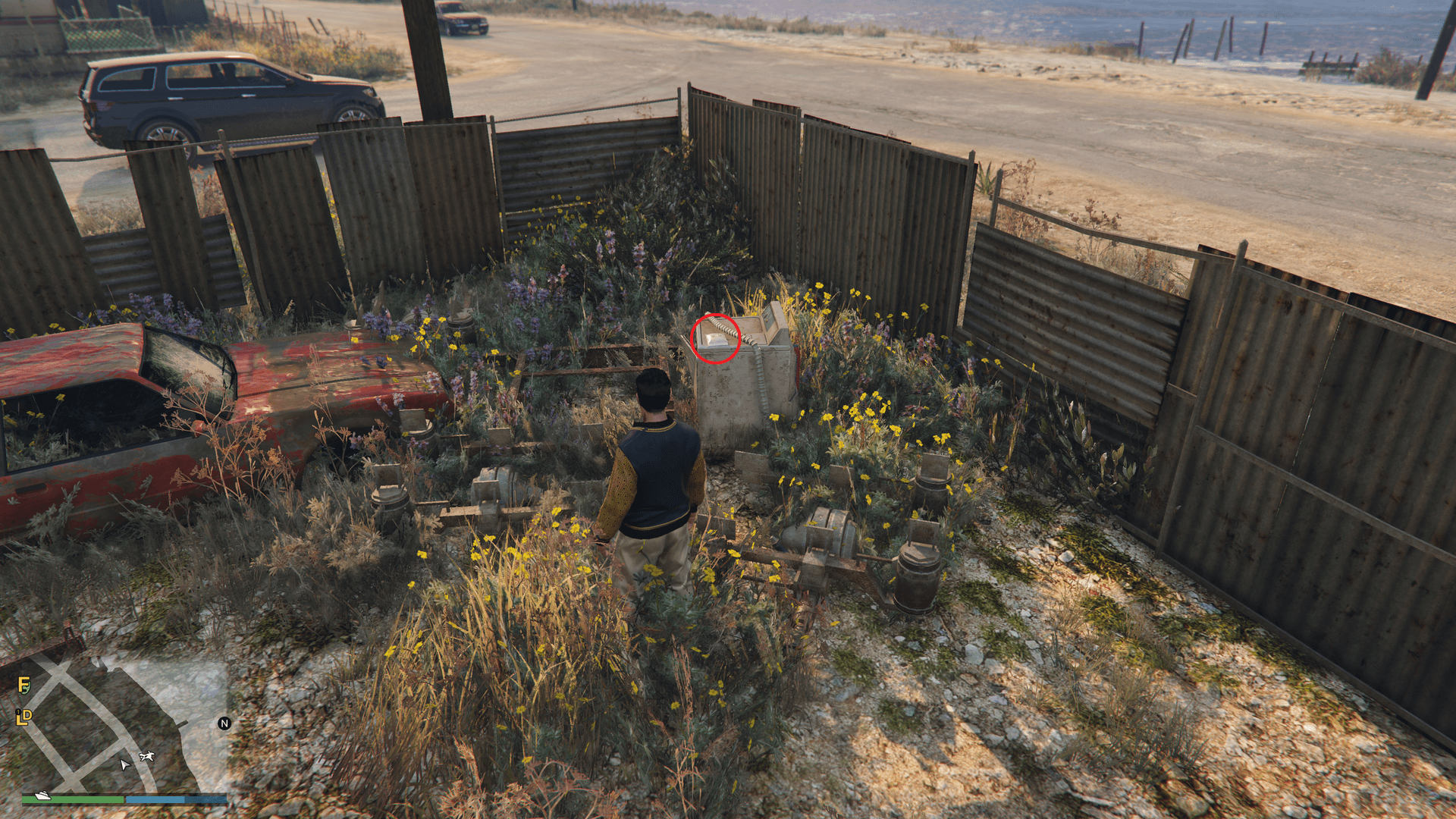Click the N compass marker on the minimap
1456x819 pixels.
224,723
